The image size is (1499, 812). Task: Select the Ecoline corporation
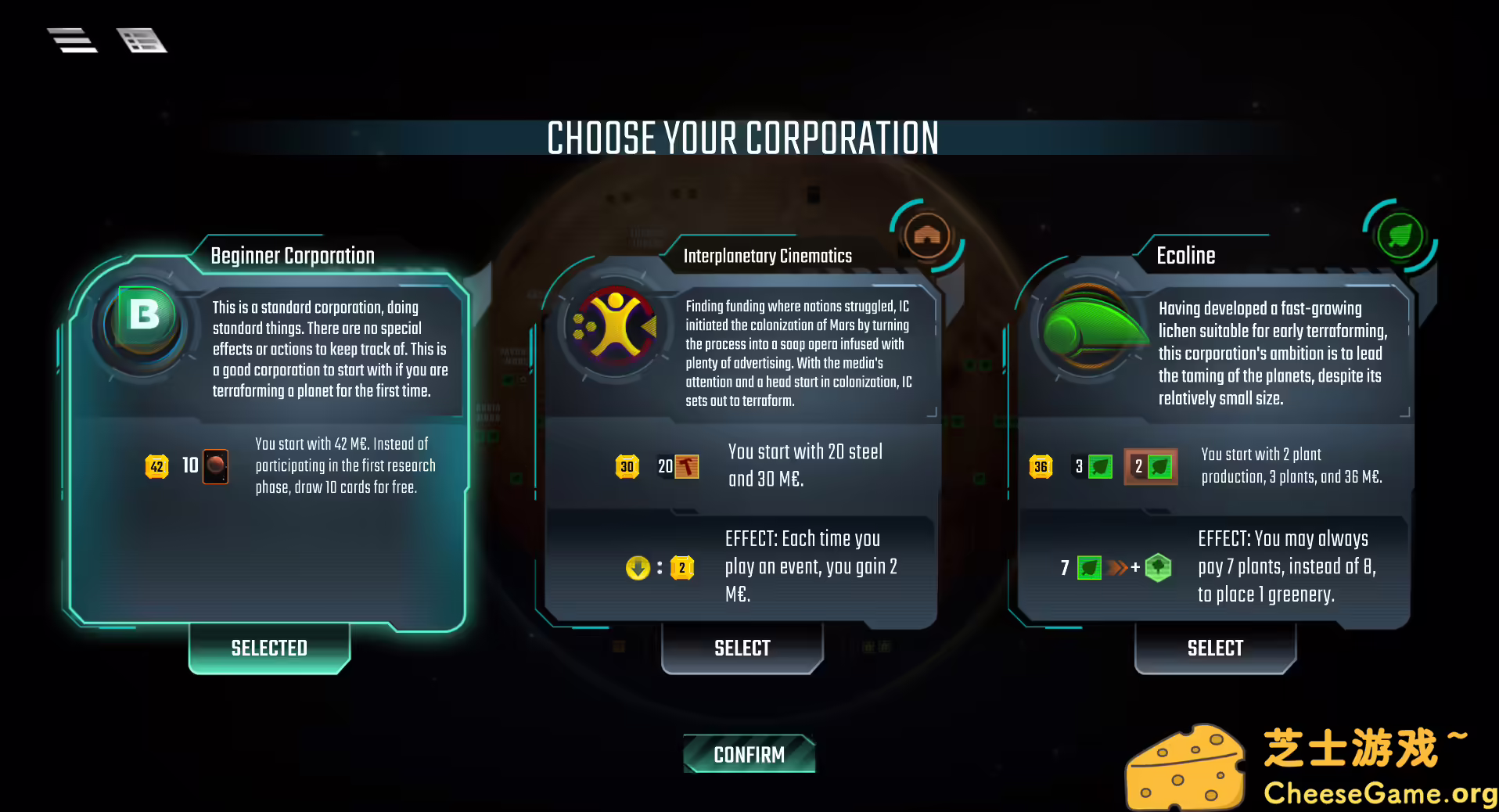coord(1214,648)
